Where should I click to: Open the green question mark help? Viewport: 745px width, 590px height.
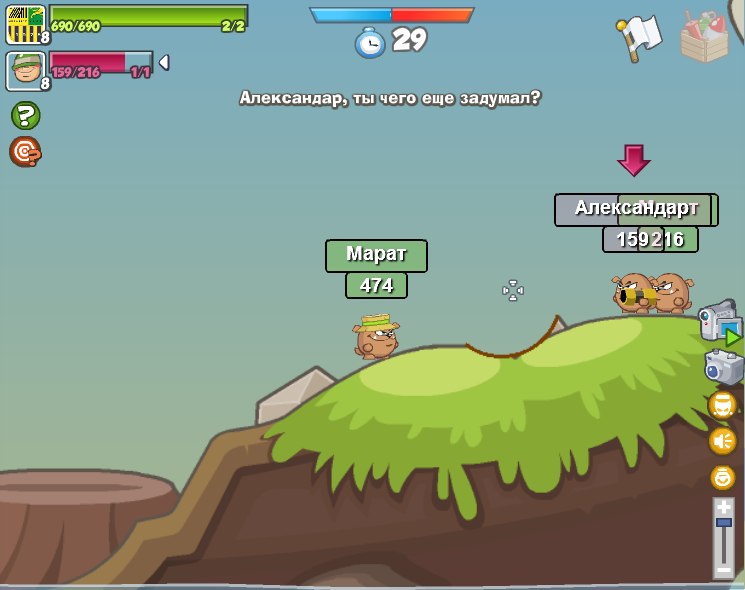tap(25, 116)
